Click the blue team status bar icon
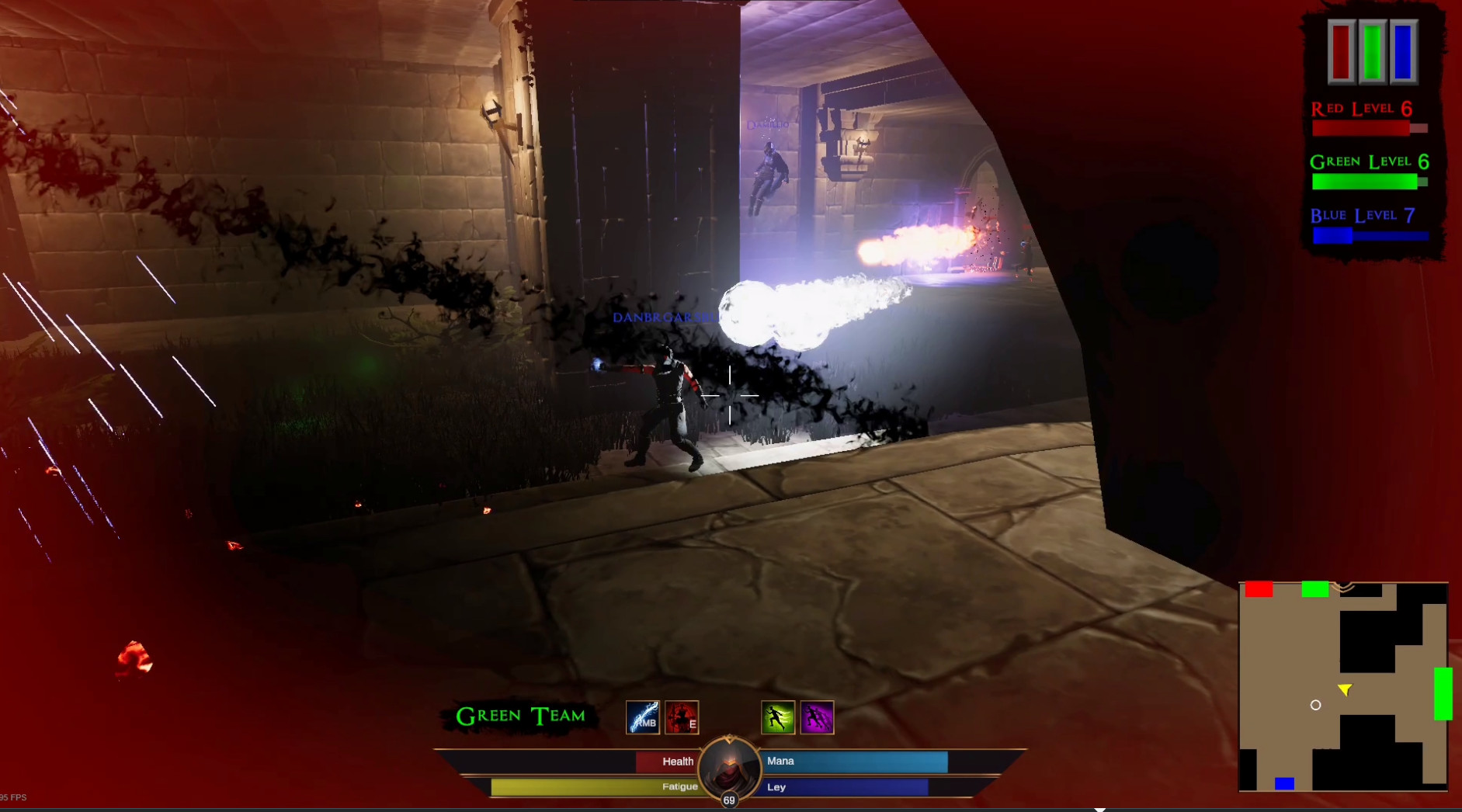This screenshot has width=1462, height=812. click(x=1404, y=53)
